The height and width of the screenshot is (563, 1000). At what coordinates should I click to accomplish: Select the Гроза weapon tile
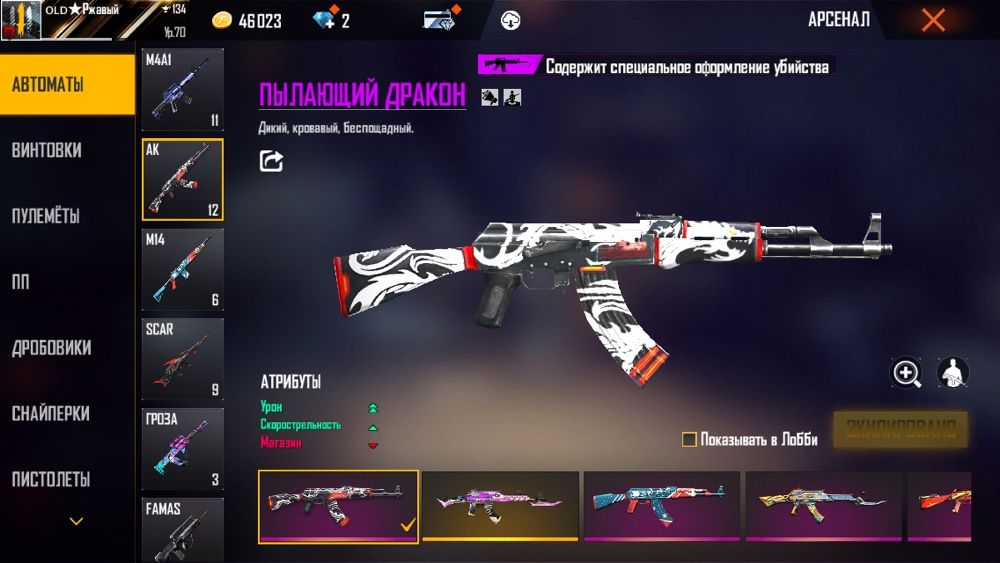(x=182, y=449)
